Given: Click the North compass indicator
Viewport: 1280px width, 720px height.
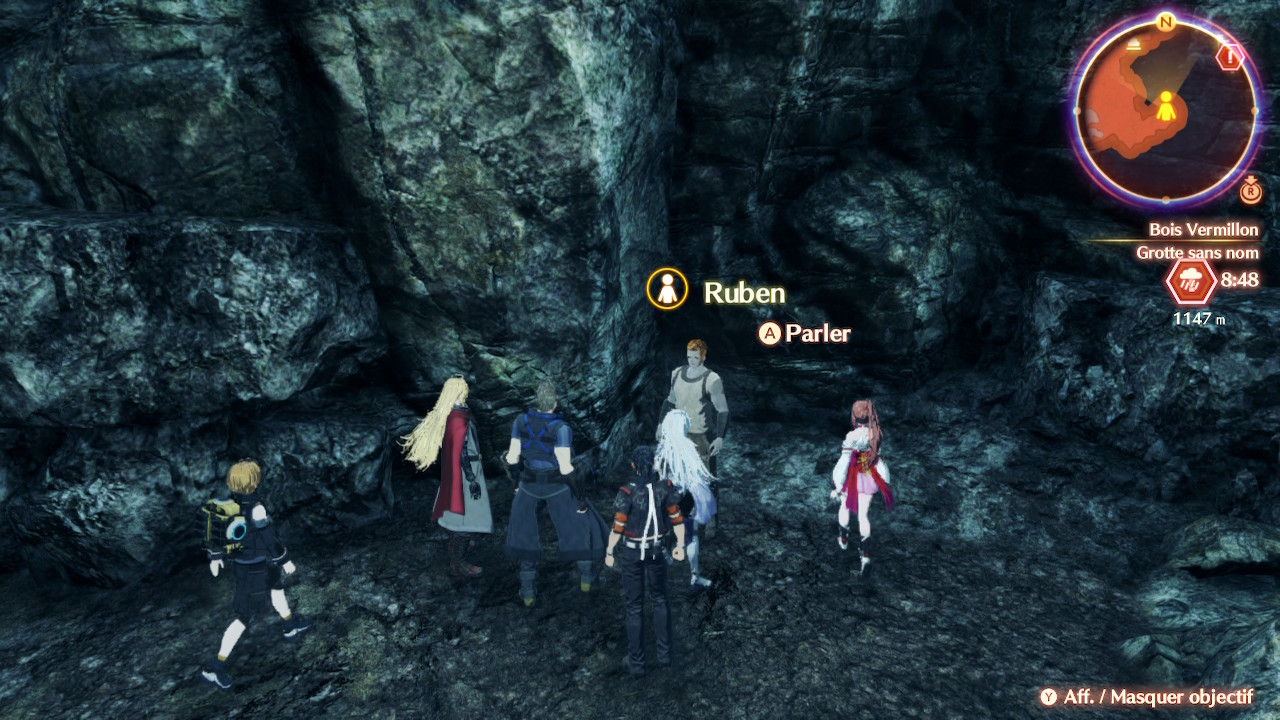Looking at the screenshot, I should click(x=1165, y=21).
